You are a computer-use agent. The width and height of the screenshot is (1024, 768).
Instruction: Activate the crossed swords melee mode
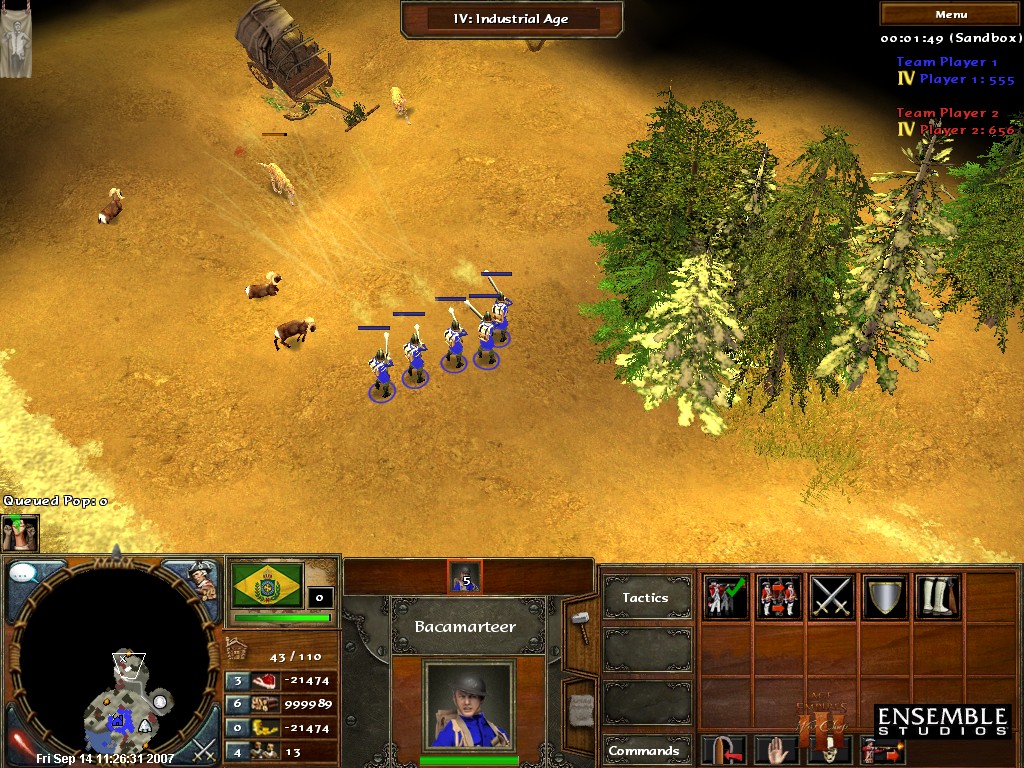click(x=831, y=597)
